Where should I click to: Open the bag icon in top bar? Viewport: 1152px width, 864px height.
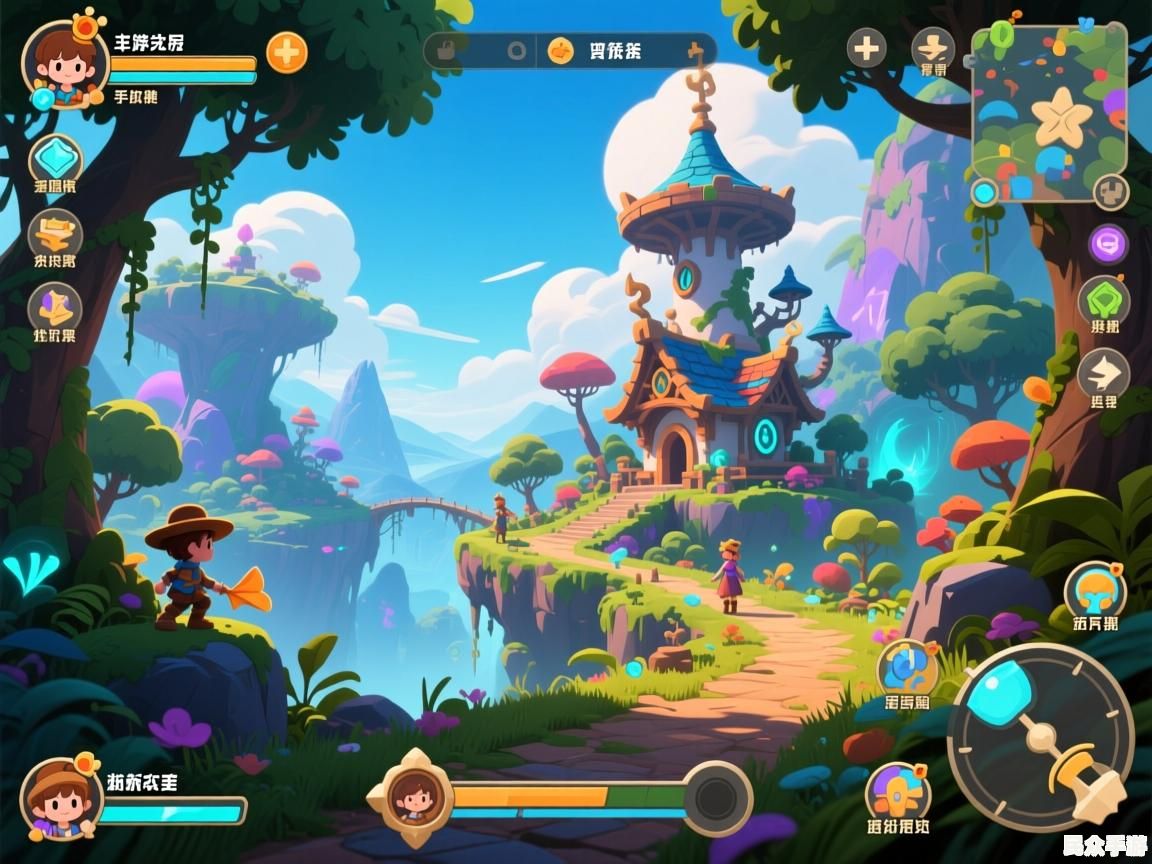click(446, 50)
